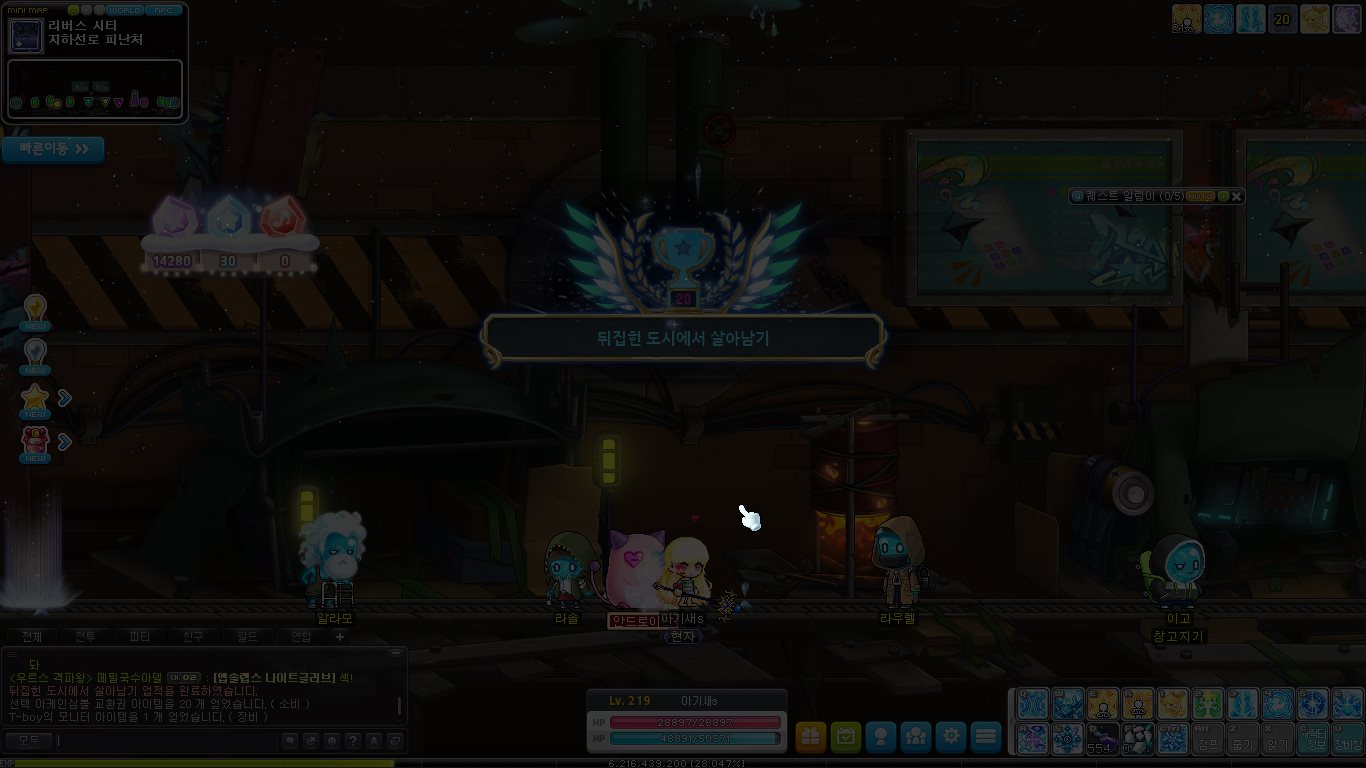Open the three-line main menu button
The image size is (1366, 768).
(986, 737)
